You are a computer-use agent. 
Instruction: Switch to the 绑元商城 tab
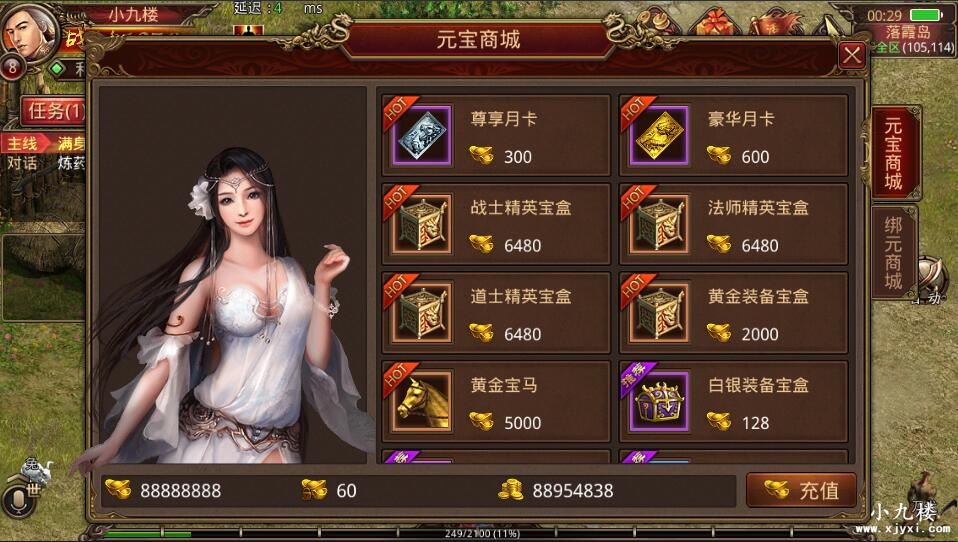[x=893, y=252]
